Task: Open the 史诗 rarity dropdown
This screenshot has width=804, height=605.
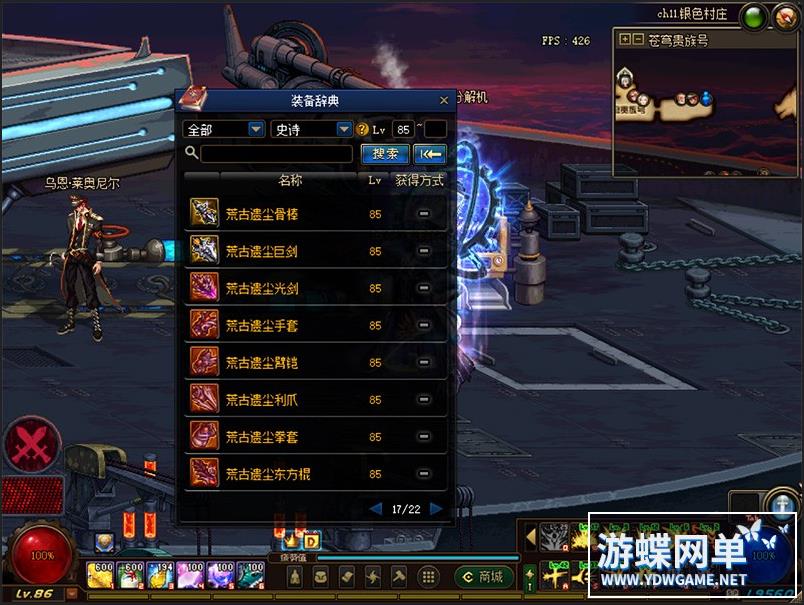Action: coord(344,130)
